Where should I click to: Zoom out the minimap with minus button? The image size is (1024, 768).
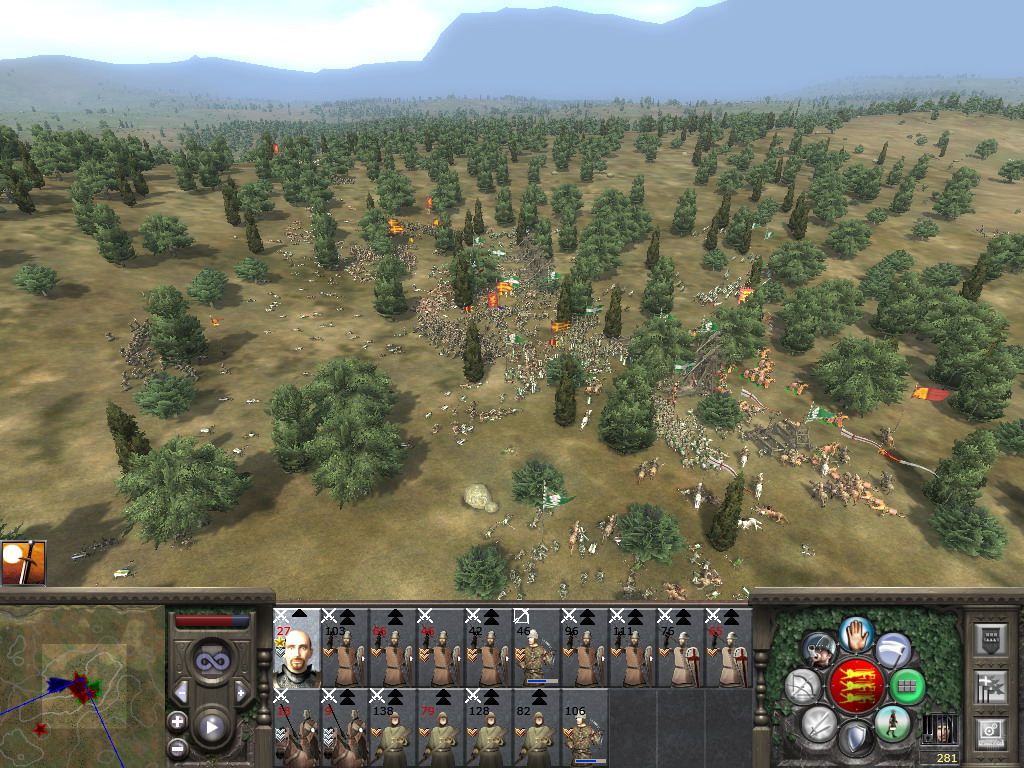tap(178, 746)
